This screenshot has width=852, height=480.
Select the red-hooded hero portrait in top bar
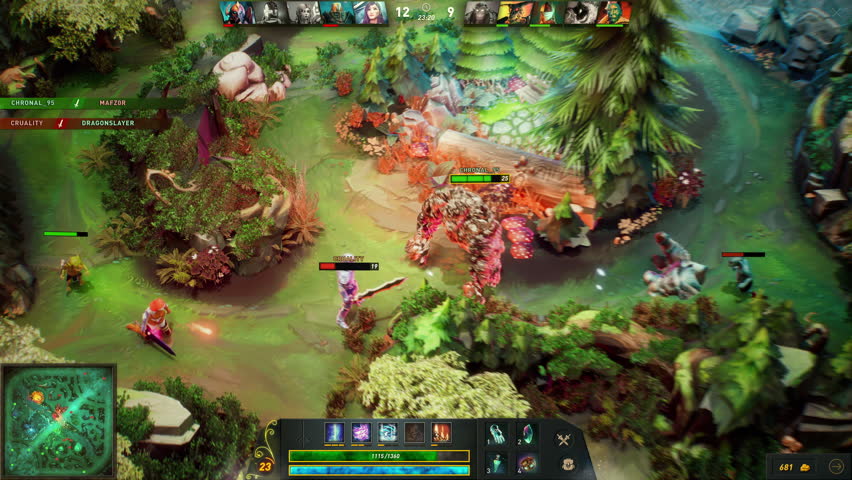[236, 12]
